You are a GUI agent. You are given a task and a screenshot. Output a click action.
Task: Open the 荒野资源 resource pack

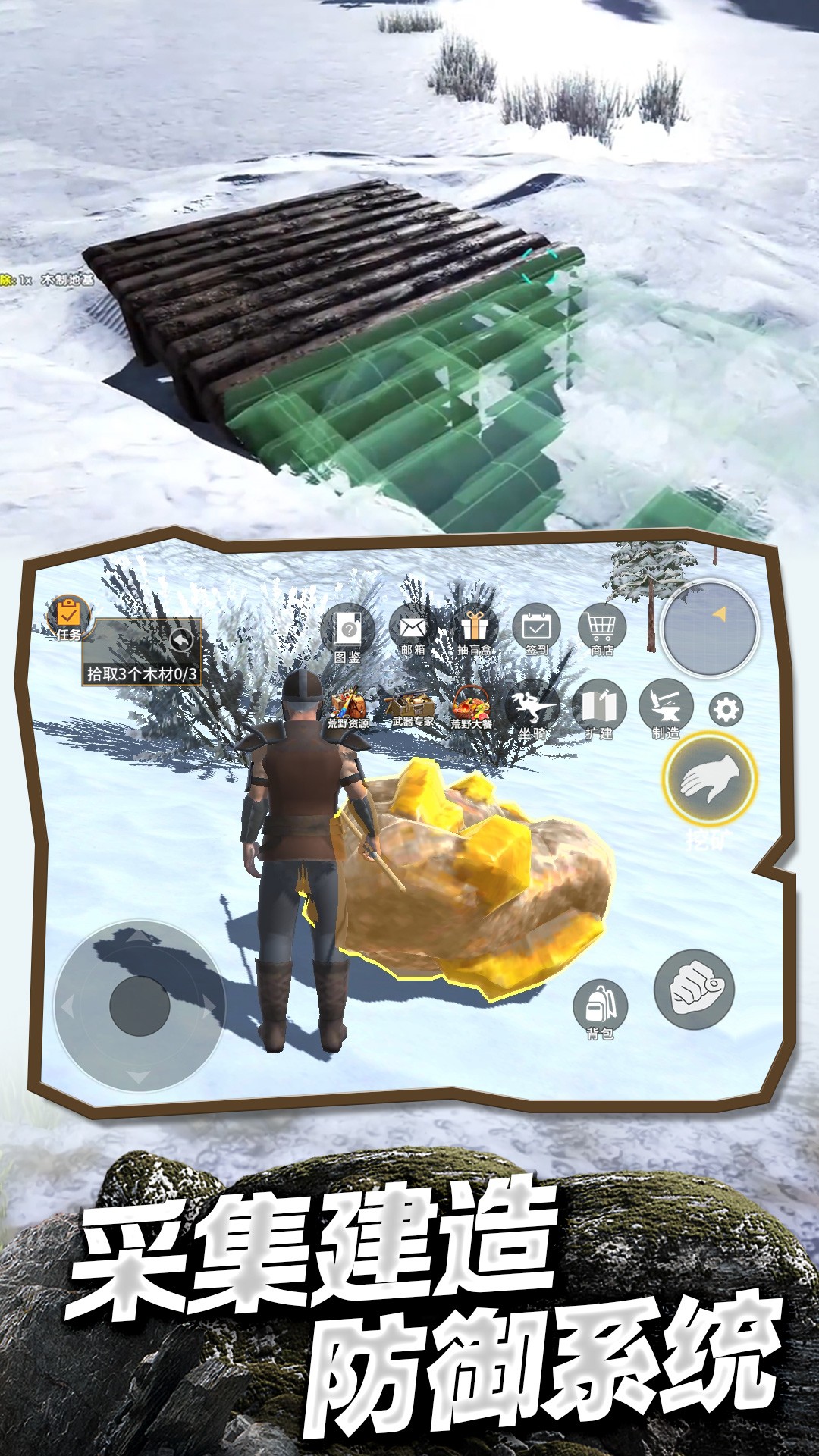click(x=348, y=708)
